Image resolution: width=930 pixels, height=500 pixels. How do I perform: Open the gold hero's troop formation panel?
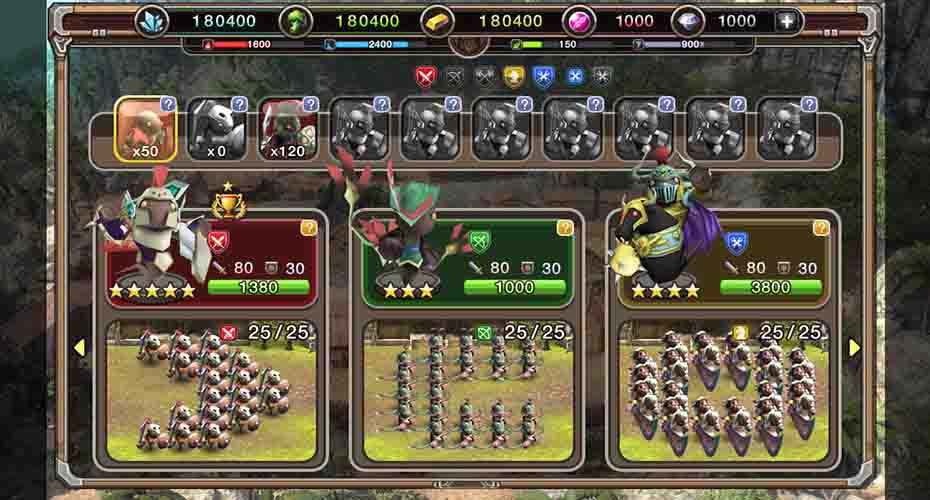[x=723, y=394]
